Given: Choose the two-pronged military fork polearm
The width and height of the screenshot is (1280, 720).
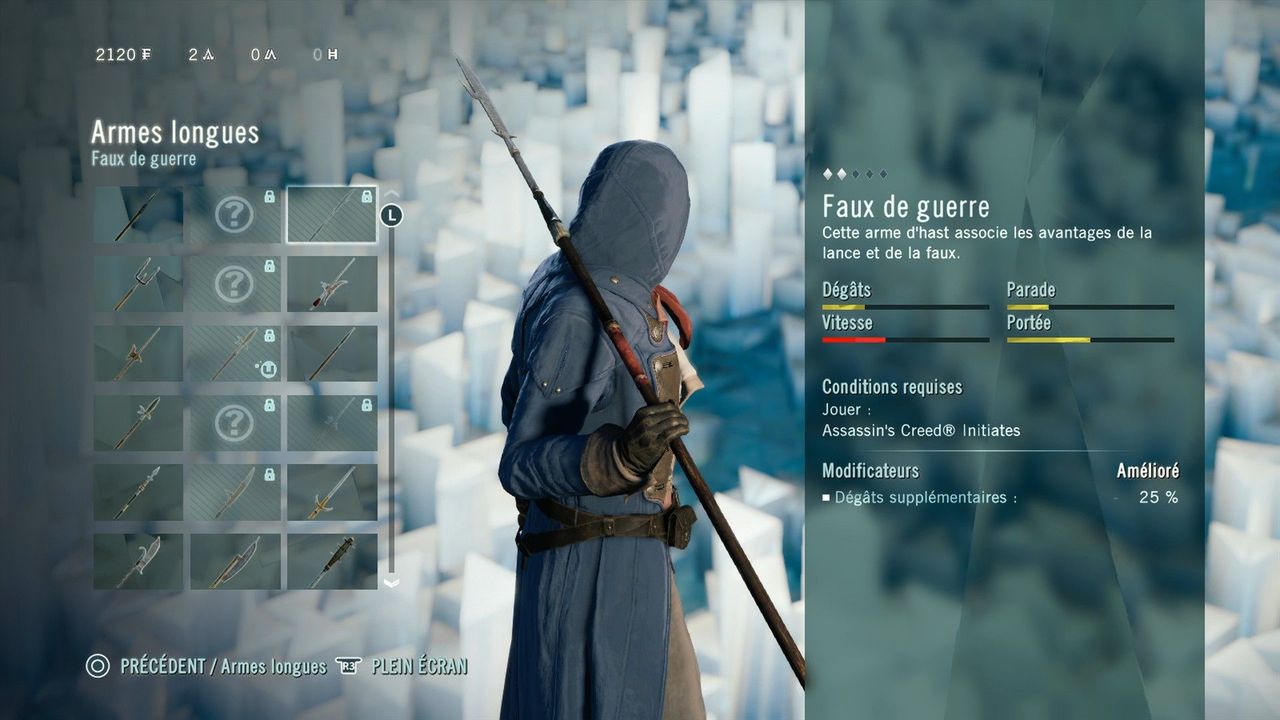Looking at the screenshot, I should pyautogui.click(x=138, y=284).
